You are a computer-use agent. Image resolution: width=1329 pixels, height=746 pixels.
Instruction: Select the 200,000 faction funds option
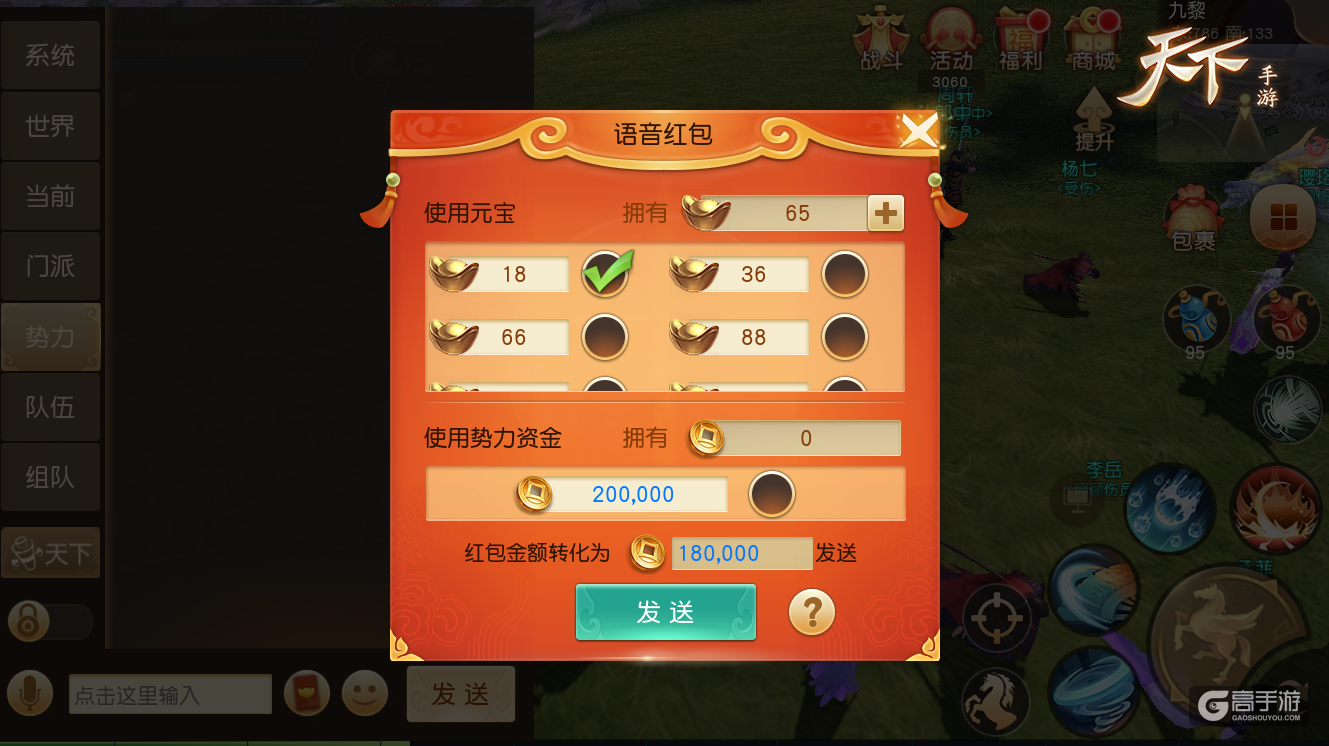point(771,494)
